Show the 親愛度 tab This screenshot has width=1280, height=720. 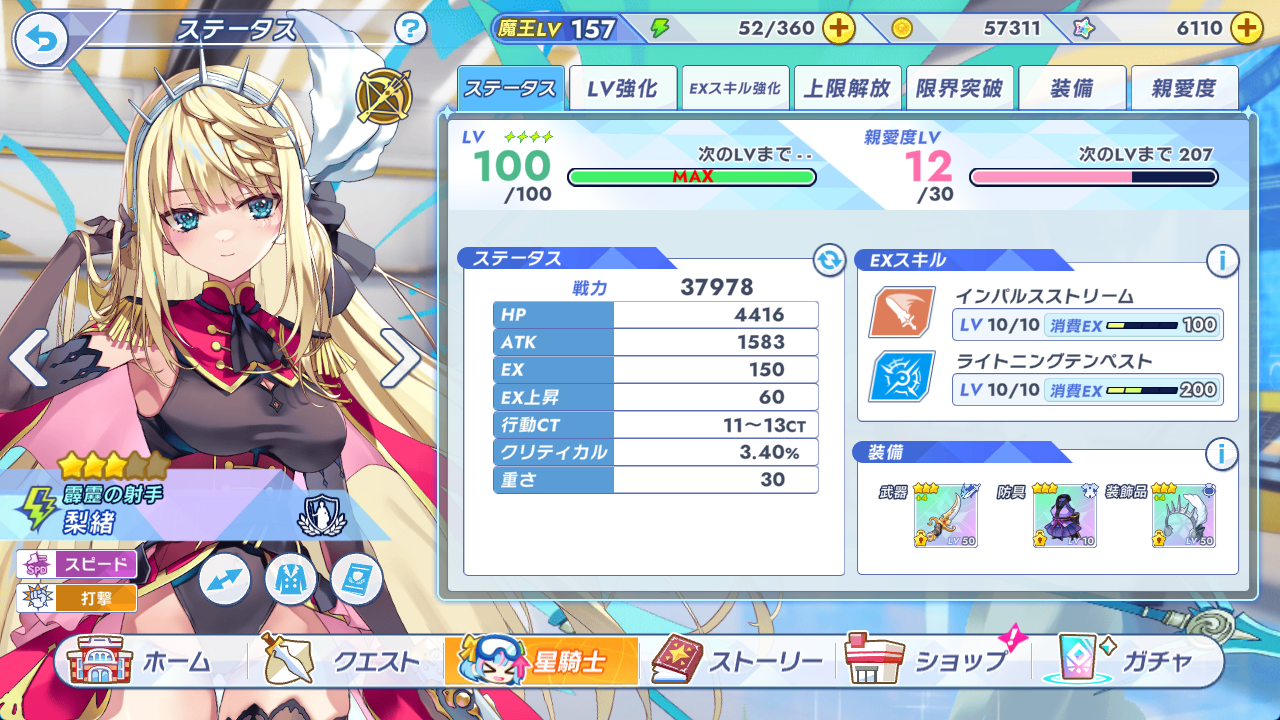tap(1184, 89)
